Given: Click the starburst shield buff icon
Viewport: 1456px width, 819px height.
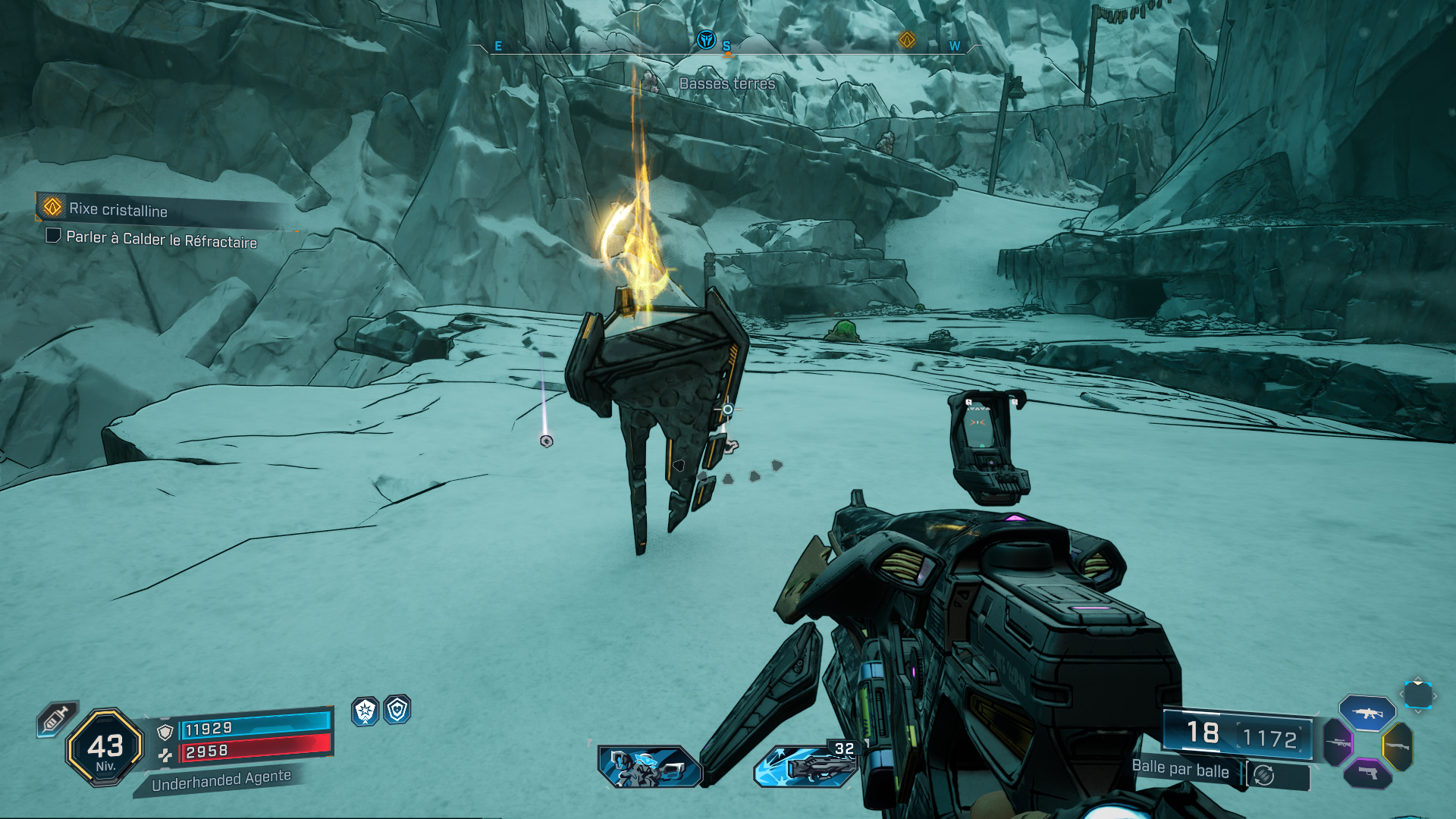Looking at the screenshot, I should pyautogui.click(x=365, y=711).
